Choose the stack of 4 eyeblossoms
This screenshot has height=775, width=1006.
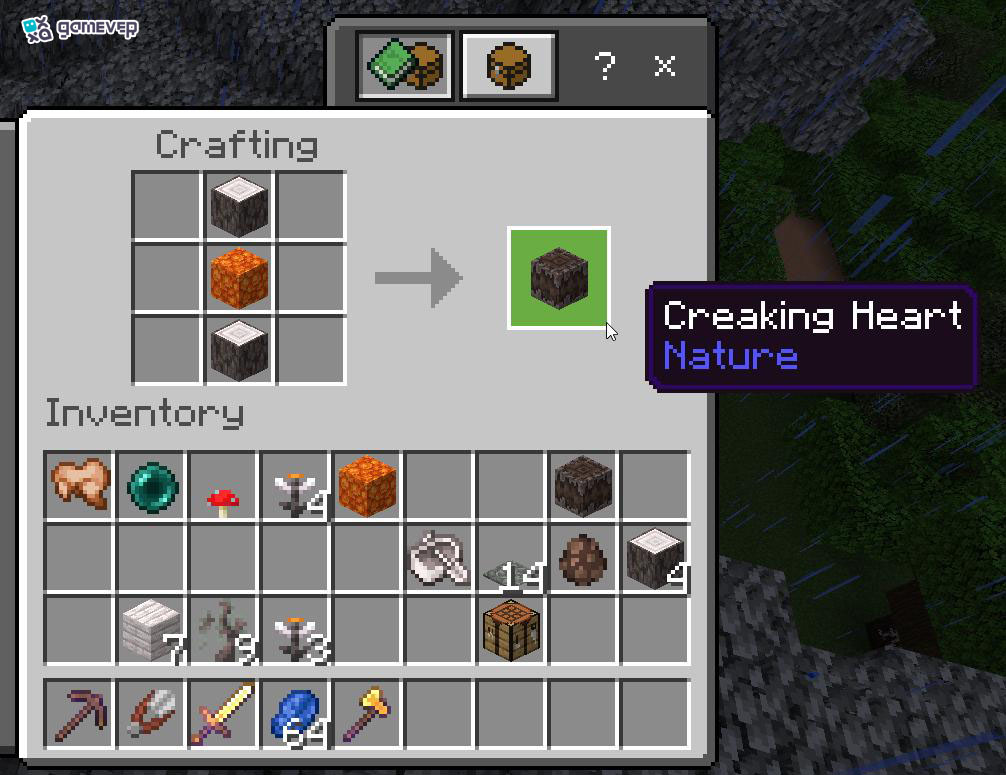point(296,486)
